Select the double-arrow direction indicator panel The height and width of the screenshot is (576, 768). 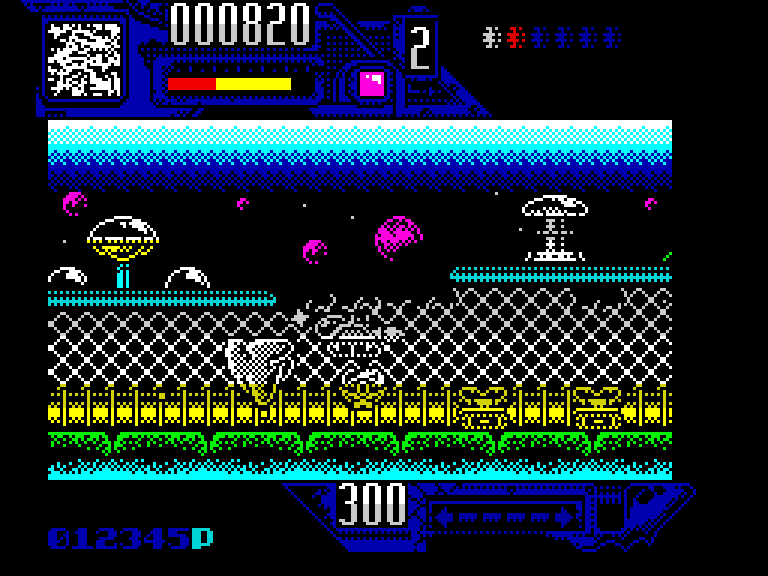507,516
